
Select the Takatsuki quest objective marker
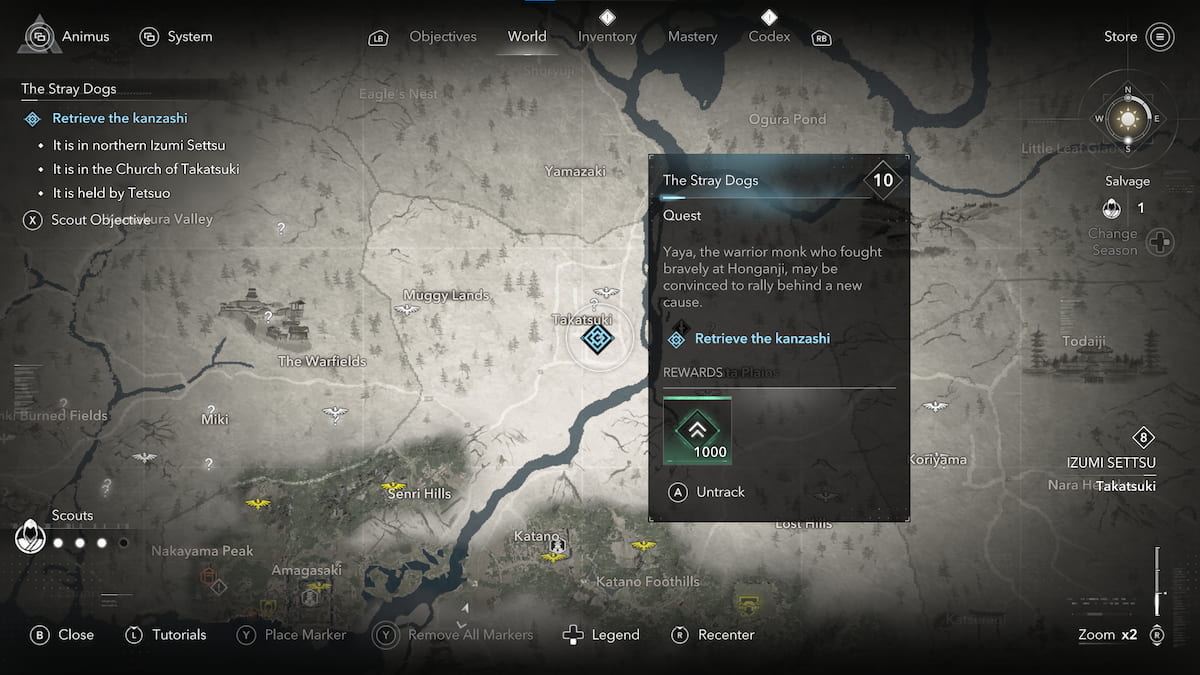point(597,339)
